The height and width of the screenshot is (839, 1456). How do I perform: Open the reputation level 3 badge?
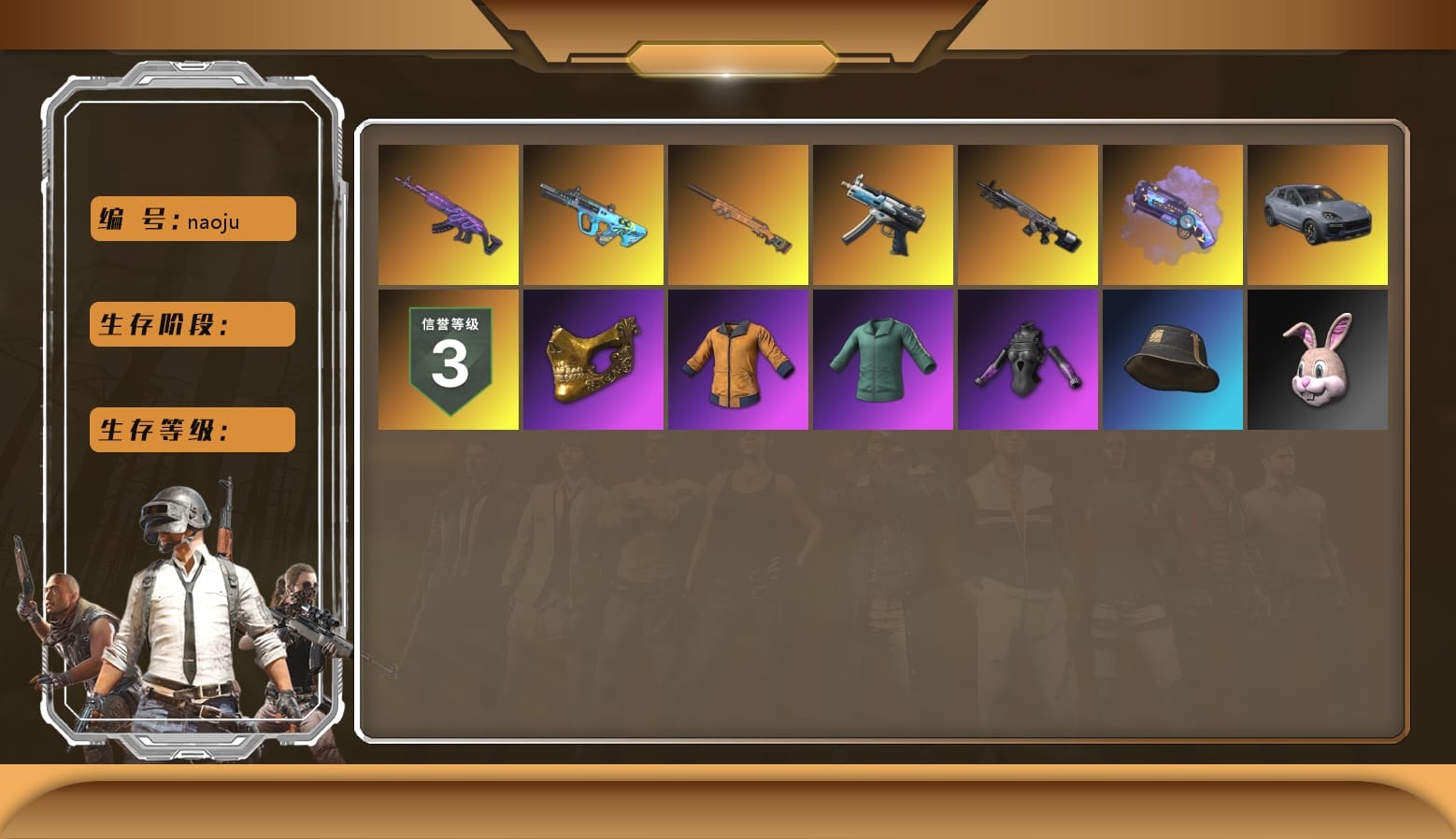[x=449, y=359]
